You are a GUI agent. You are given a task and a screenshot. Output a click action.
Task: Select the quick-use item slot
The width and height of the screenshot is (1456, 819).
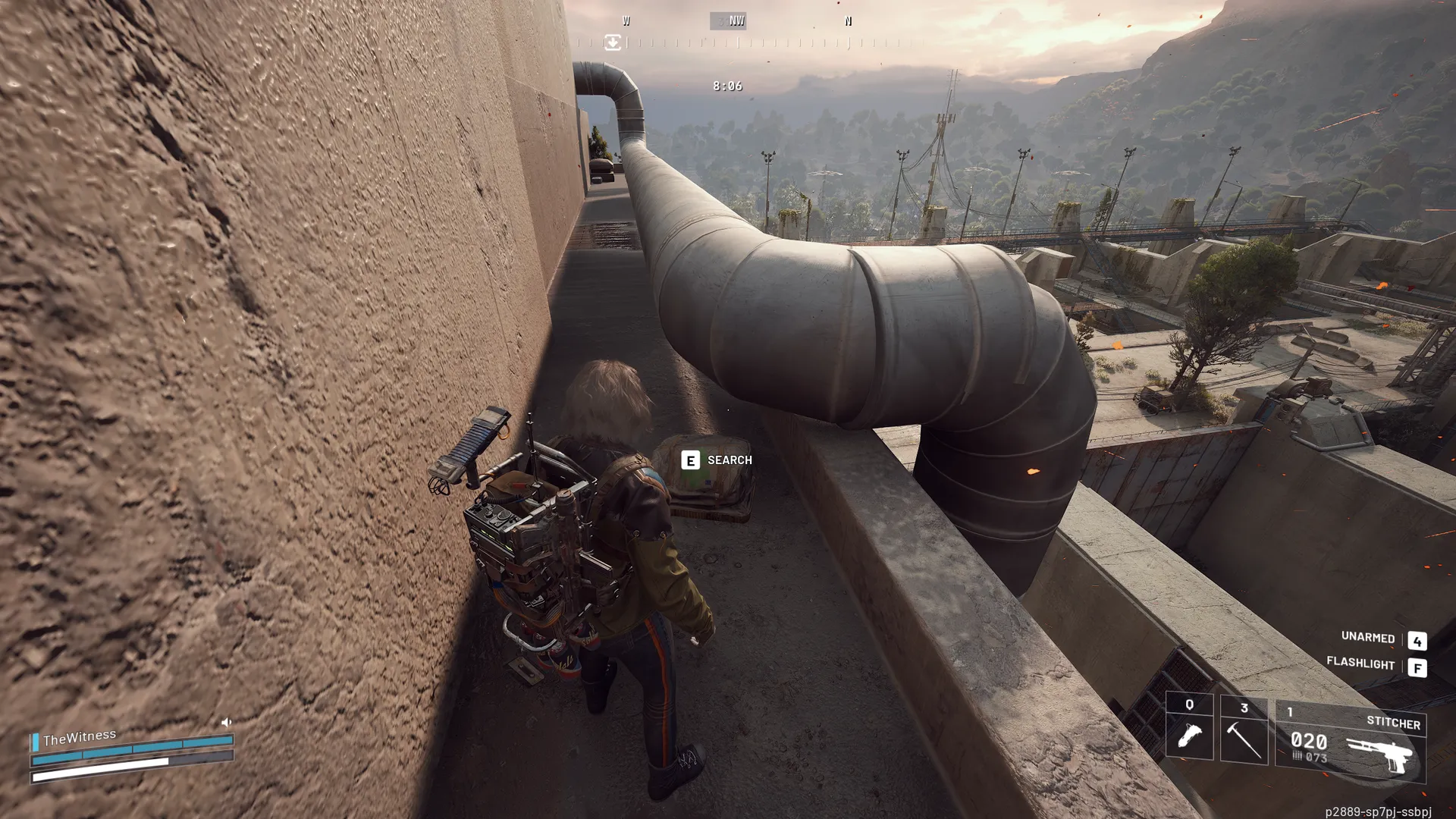pos(1189,729)
